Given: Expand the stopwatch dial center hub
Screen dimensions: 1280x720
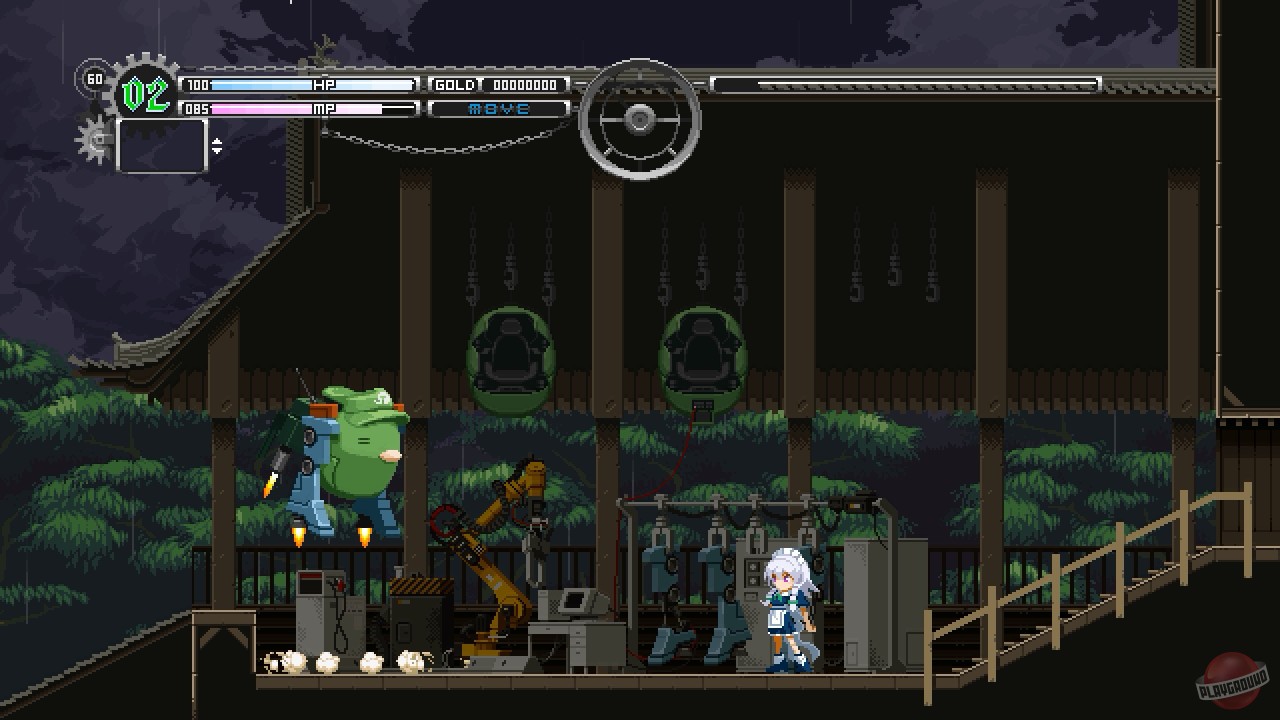Looking at the screenshot, I should tap(640, 120).
